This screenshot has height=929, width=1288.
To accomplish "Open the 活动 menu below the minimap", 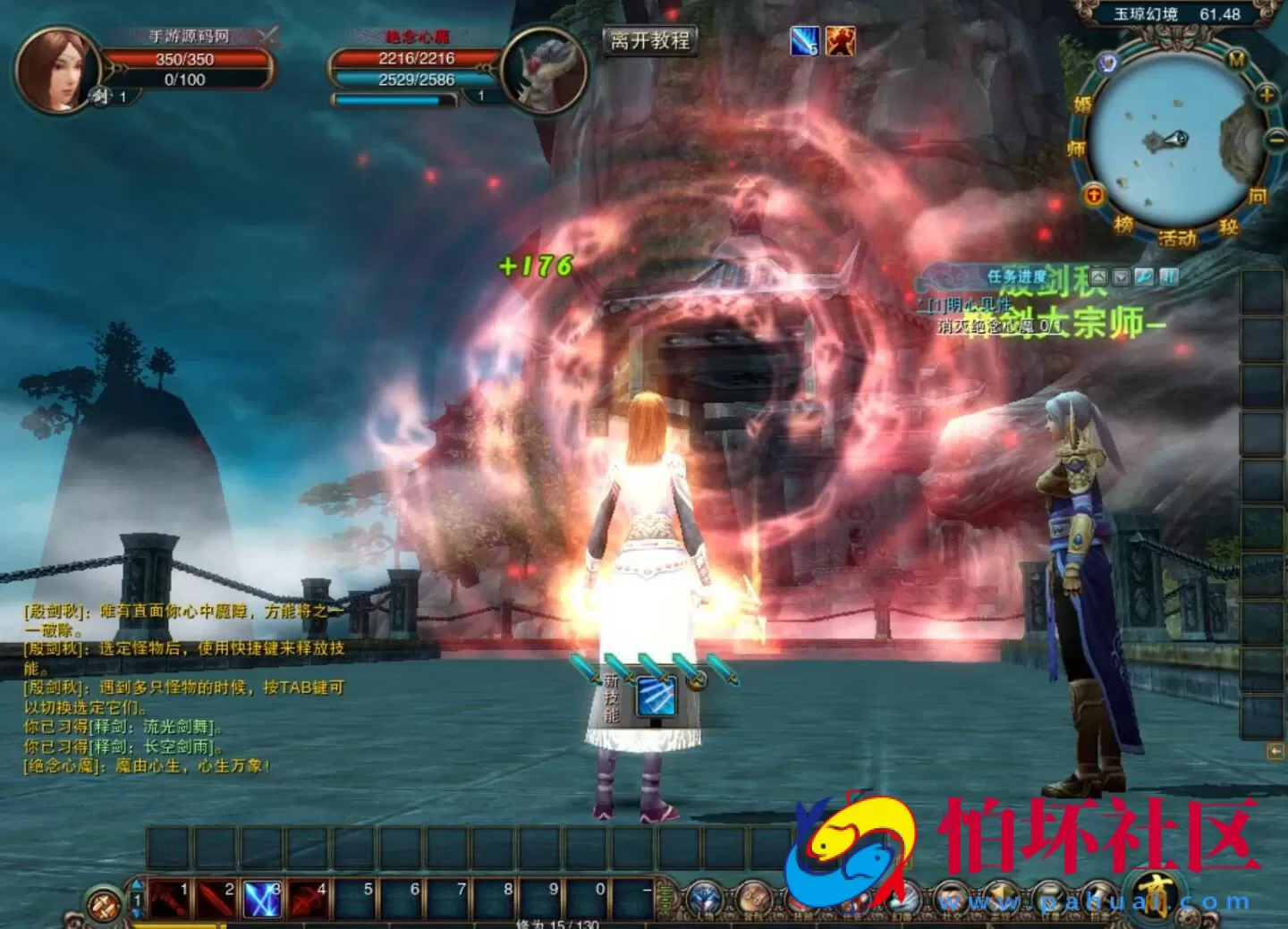I will [1177, 237].
